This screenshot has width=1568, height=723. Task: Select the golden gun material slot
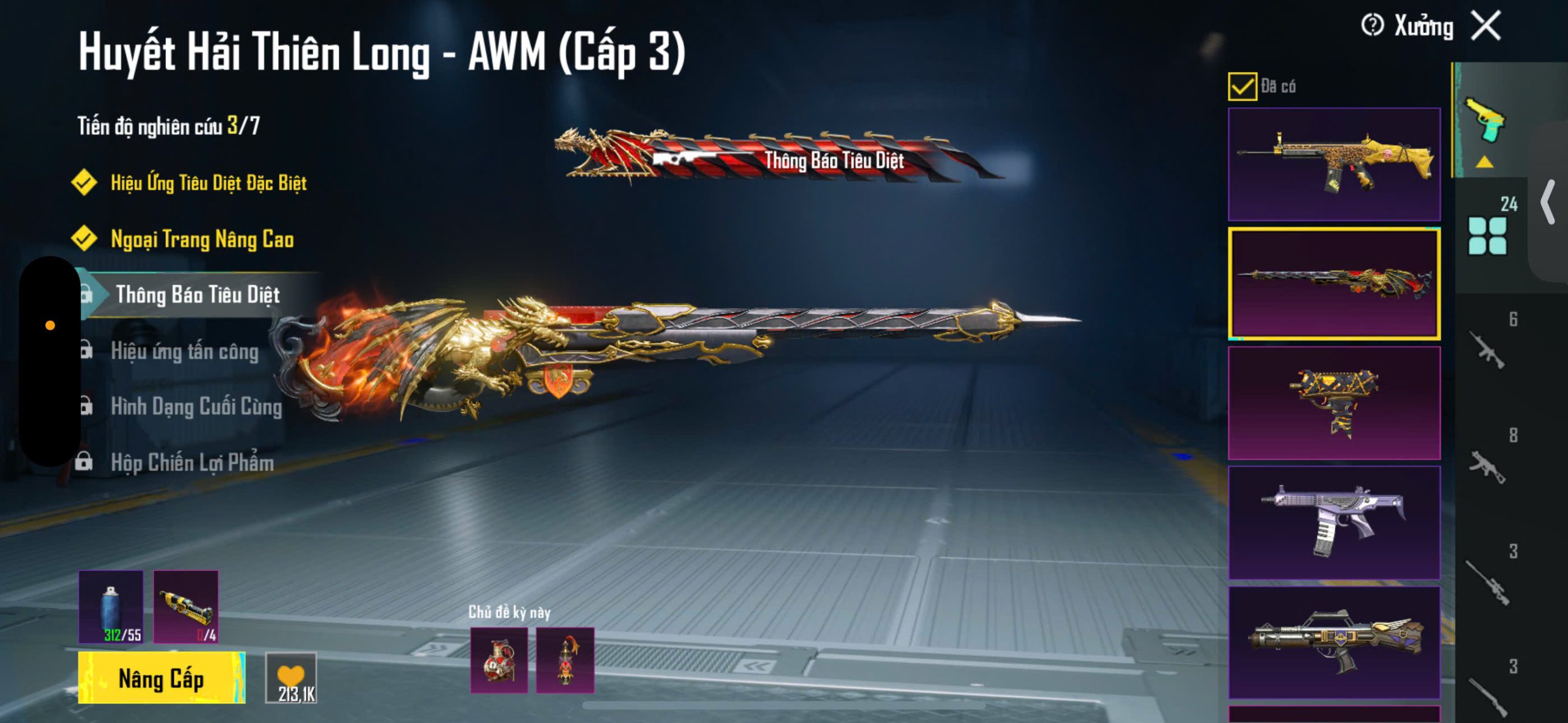tap(186, 607)
